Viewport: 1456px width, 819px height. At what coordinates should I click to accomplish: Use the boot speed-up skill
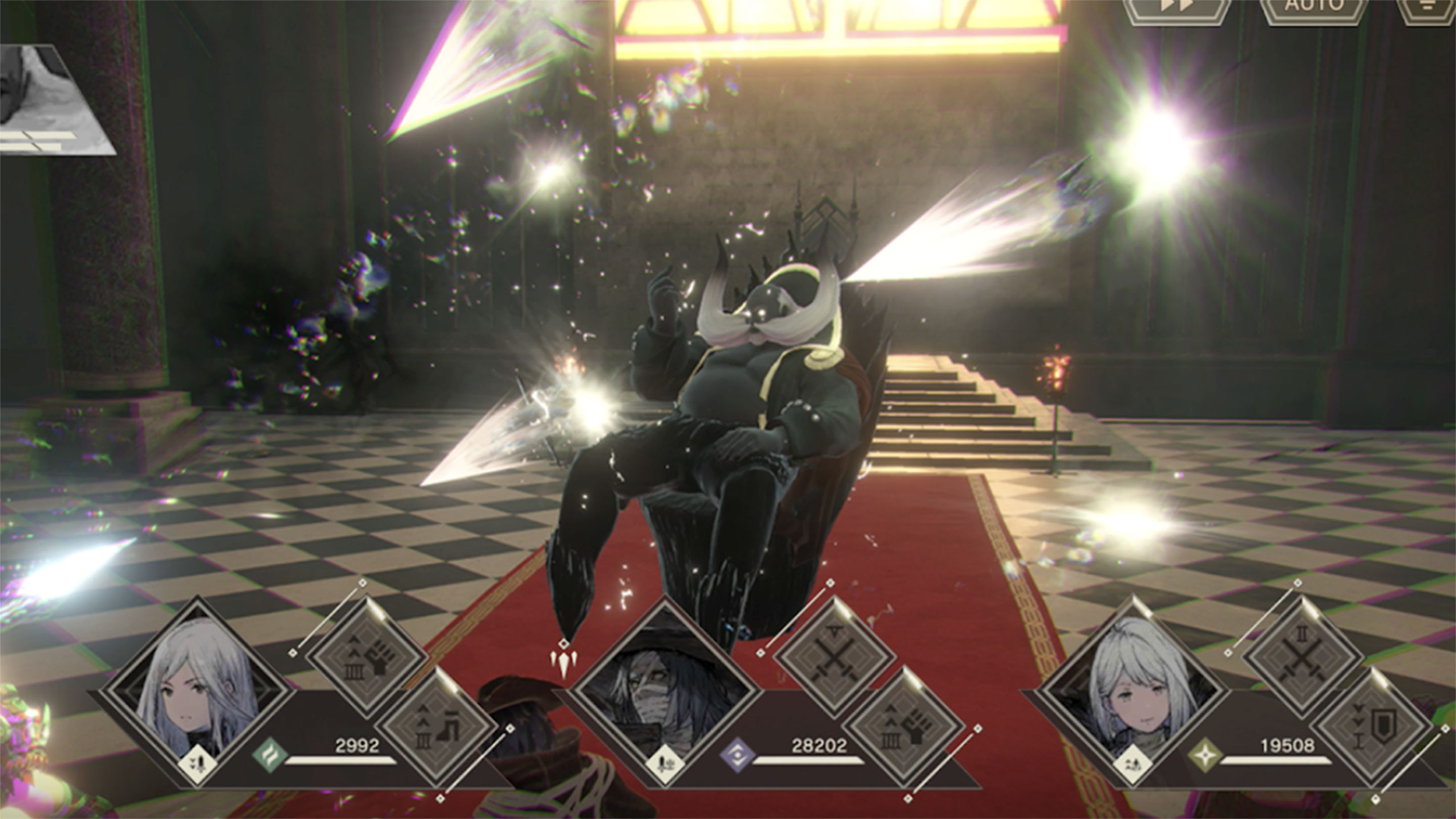pyautogui.click(x=437, y=729)
